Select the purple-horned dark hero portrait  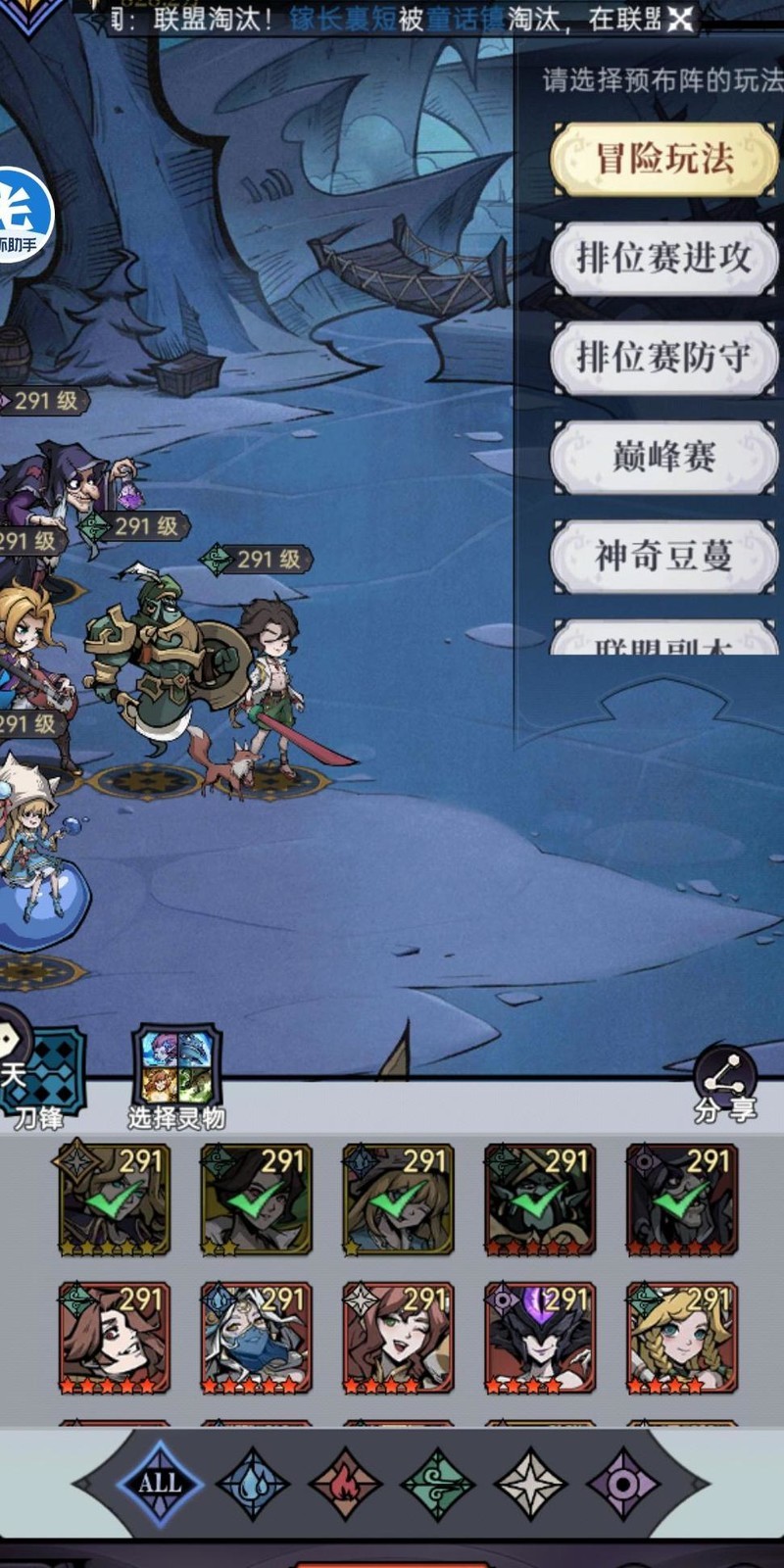tap(539, 1338)
